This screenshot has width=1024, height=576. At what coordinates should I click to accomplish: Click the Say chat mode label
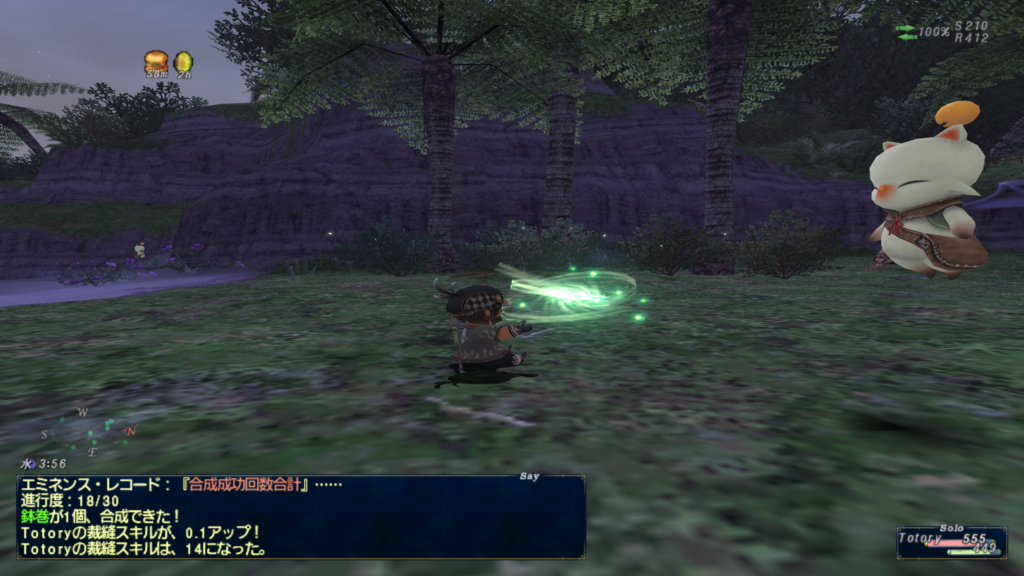[530, 477]
